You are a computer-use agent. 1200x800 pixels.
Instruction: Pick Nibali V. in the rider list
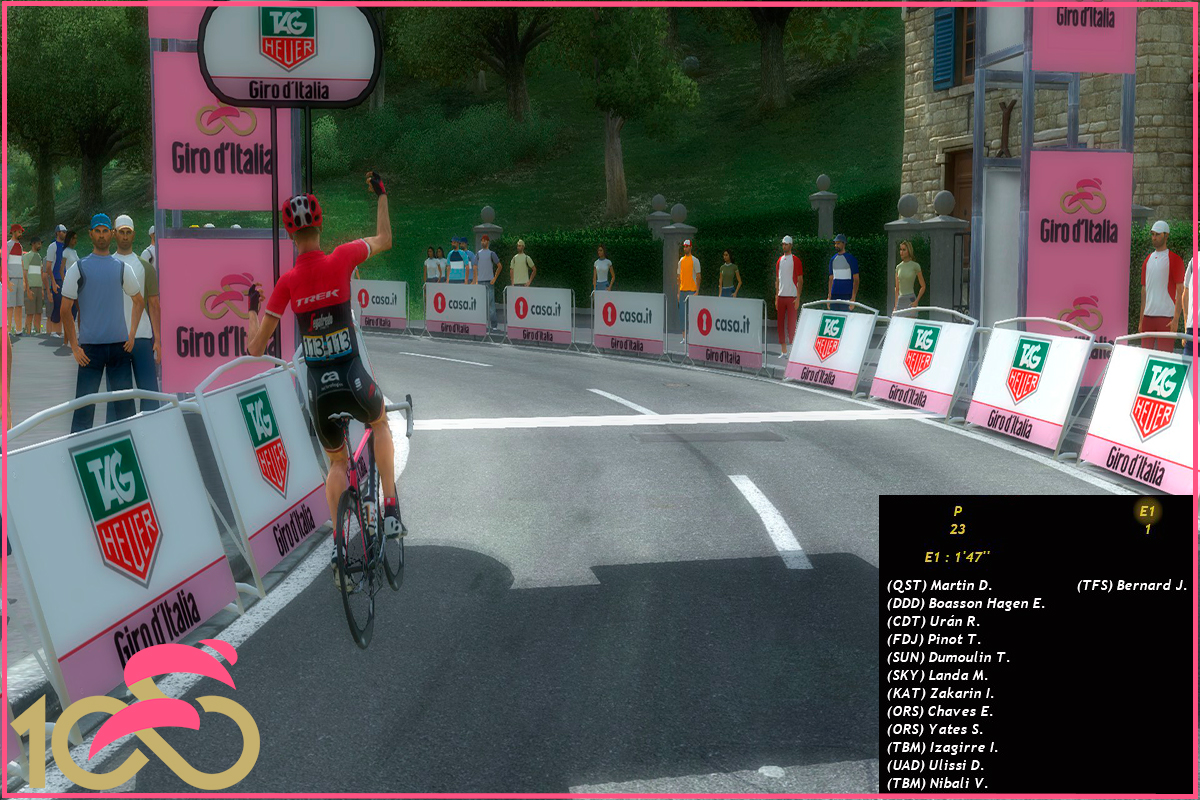tap(937, 783)
